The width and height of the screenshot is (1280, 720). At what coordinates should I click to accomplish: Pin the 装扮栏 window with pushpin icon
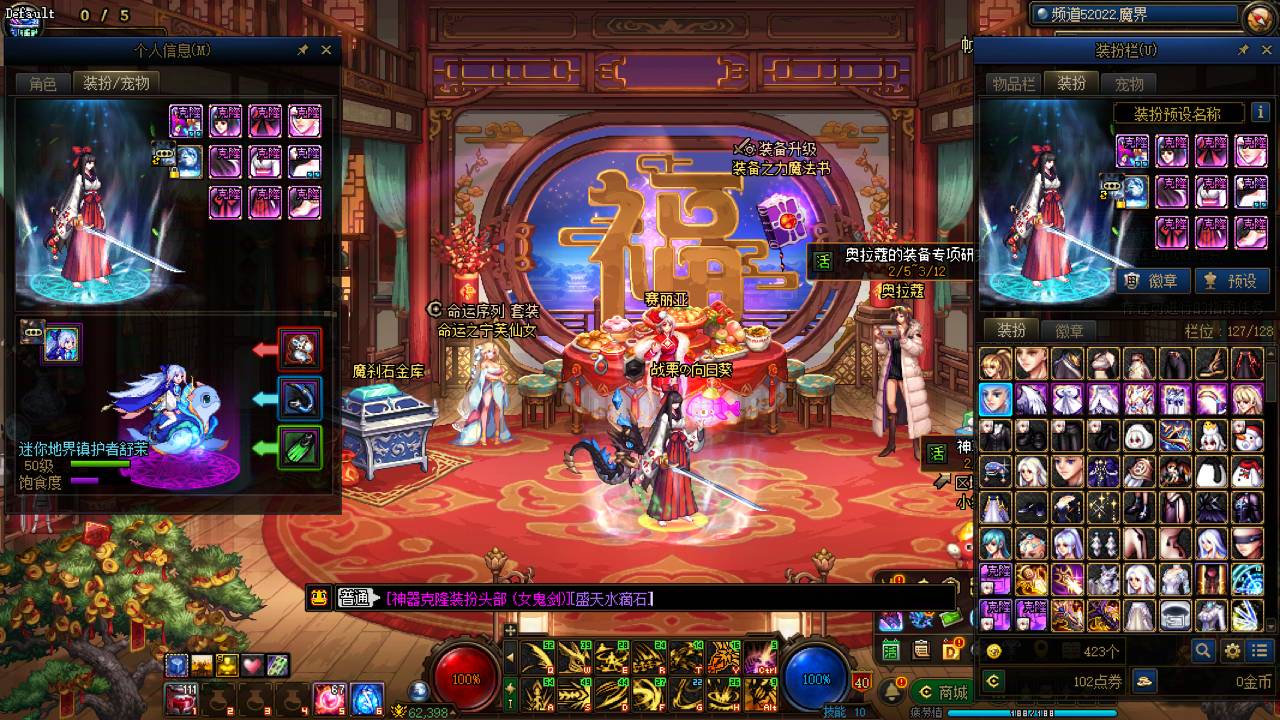coord(1243,50)
